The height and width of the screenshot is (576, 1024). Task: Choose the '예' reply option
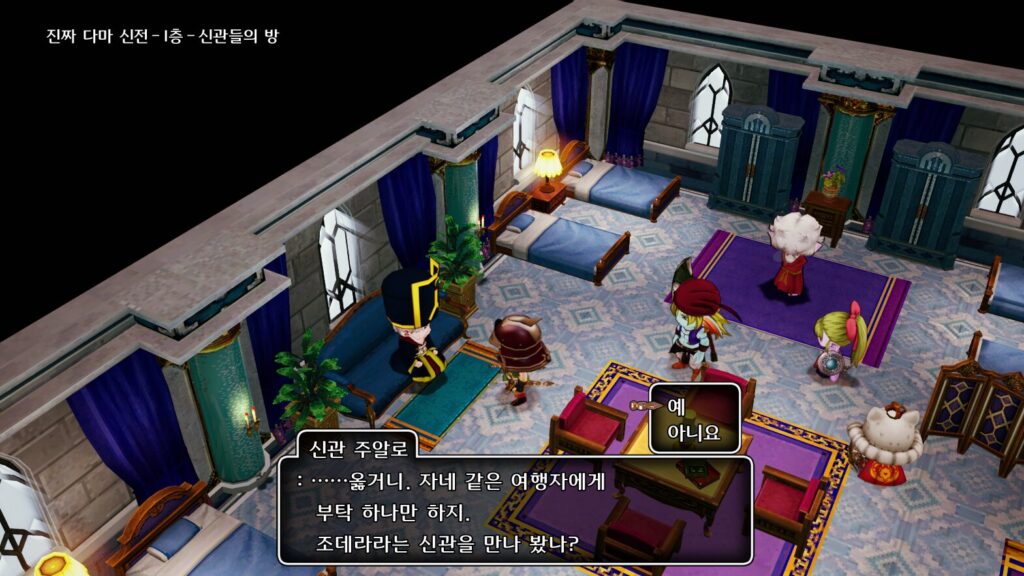tap(676, 407)
